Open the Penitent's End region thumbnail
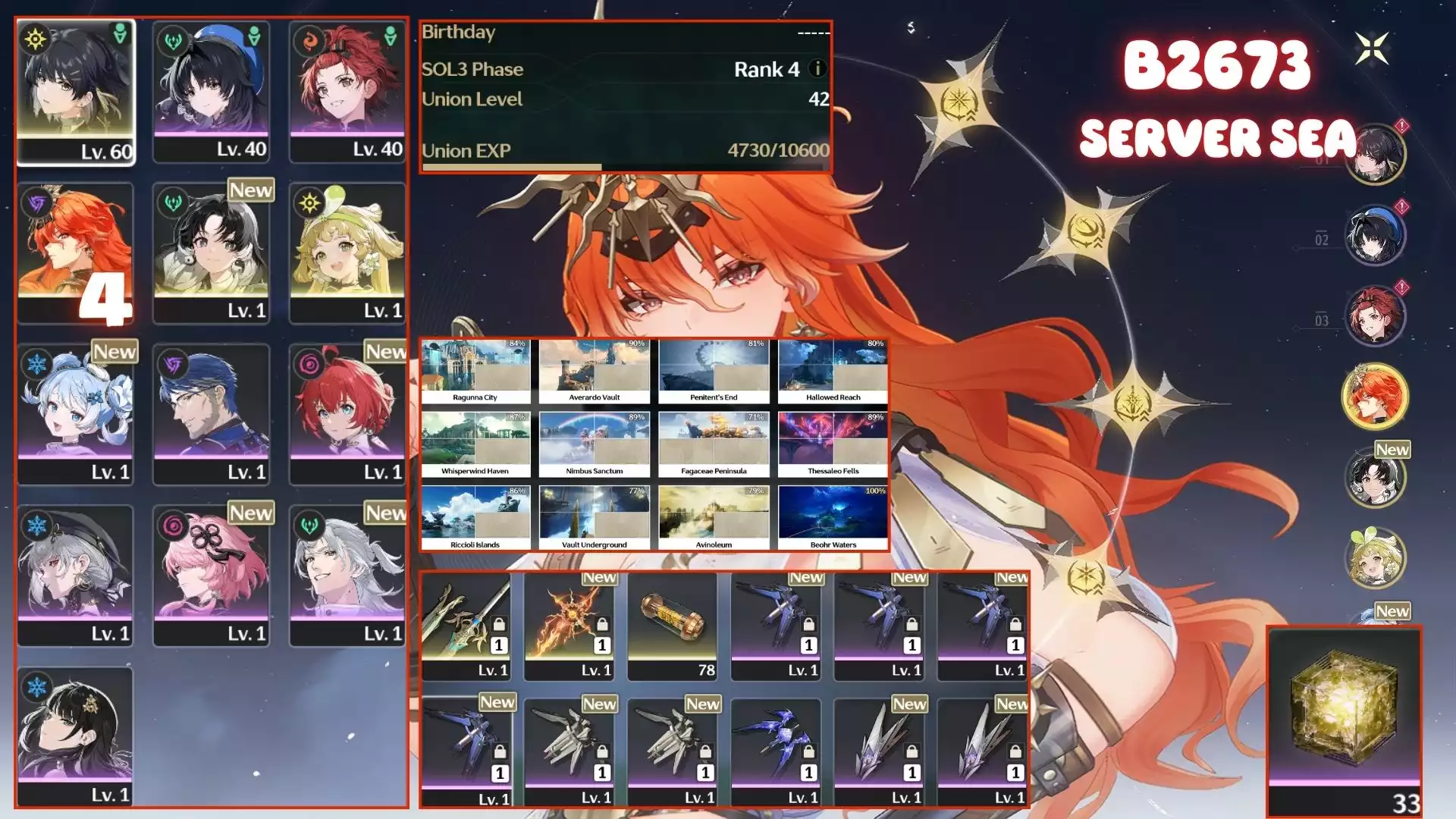Screen dimensions: 1456x819 click(x=714, y=371)
